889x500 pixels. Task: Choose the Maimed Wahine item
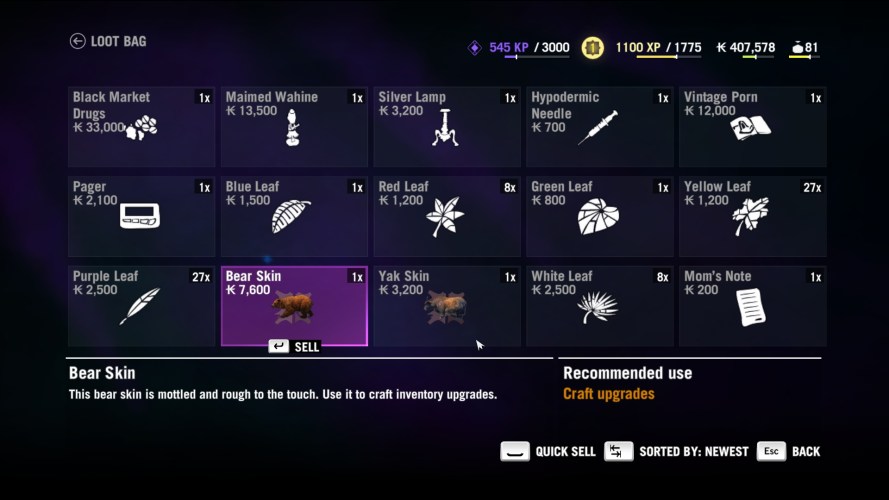pos(294,126)
